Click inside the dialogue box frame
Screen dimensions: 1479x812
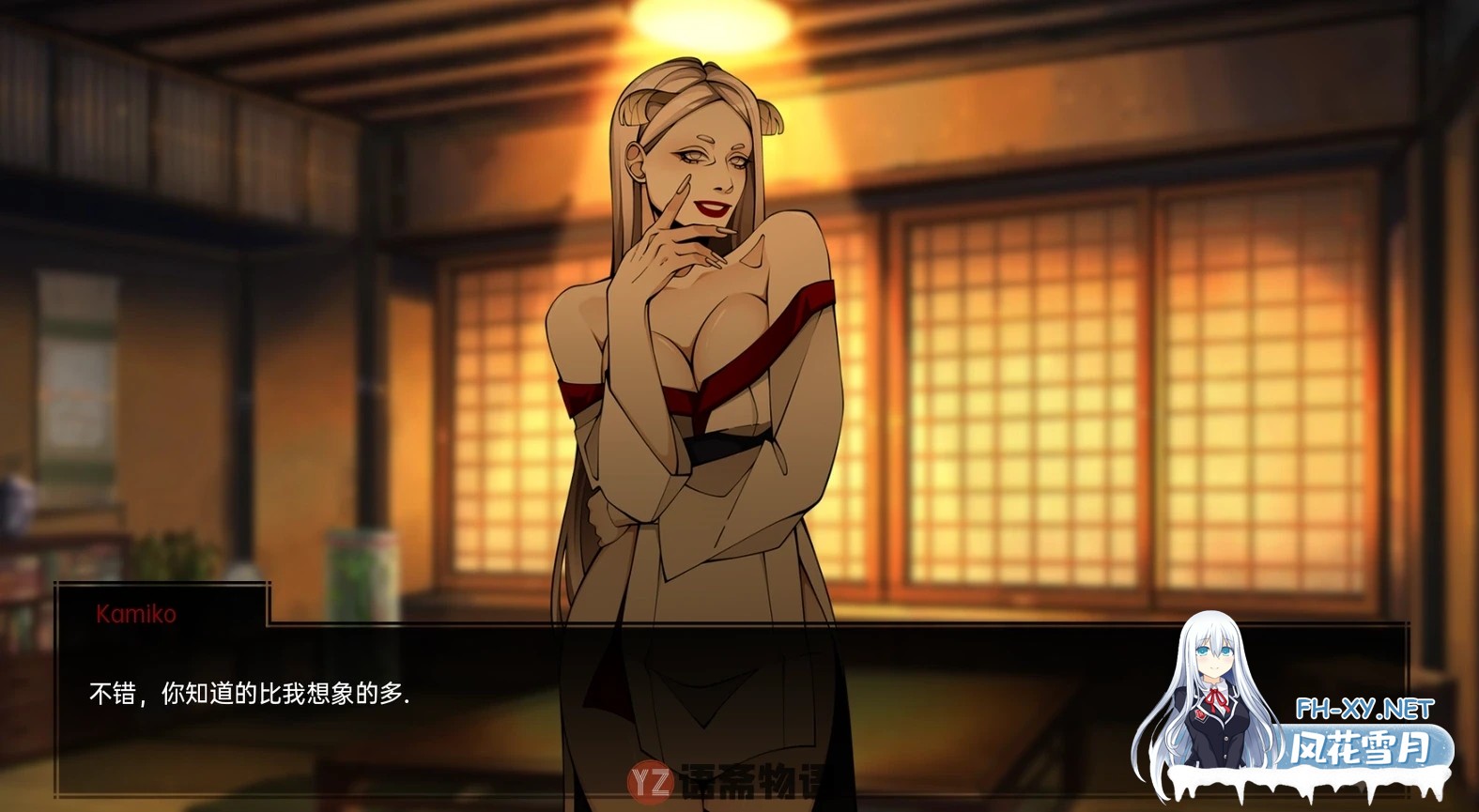pyautogui.click(x=563, y=713)
